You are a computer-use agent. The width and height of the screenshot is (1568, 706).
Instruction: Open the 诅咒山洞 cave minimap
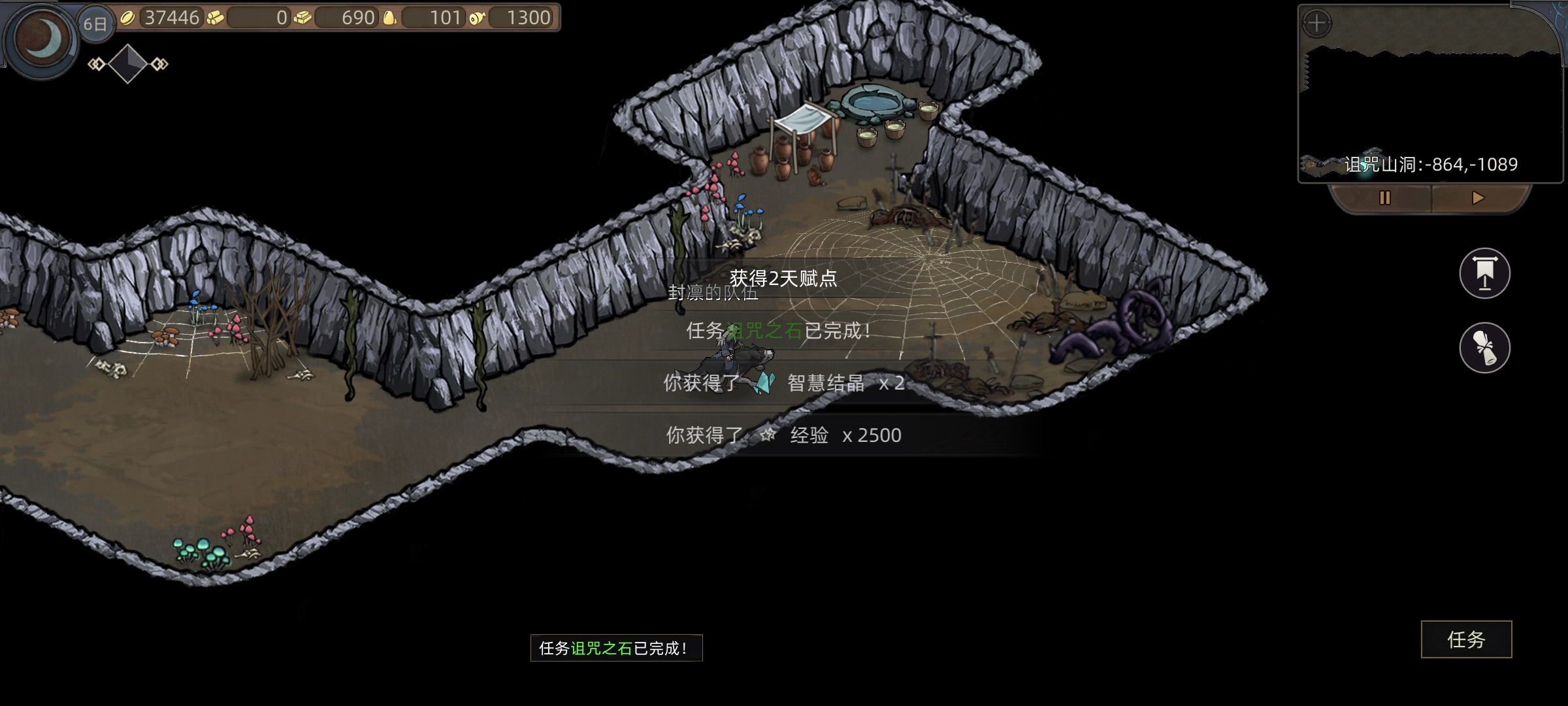coord(1429,105)
